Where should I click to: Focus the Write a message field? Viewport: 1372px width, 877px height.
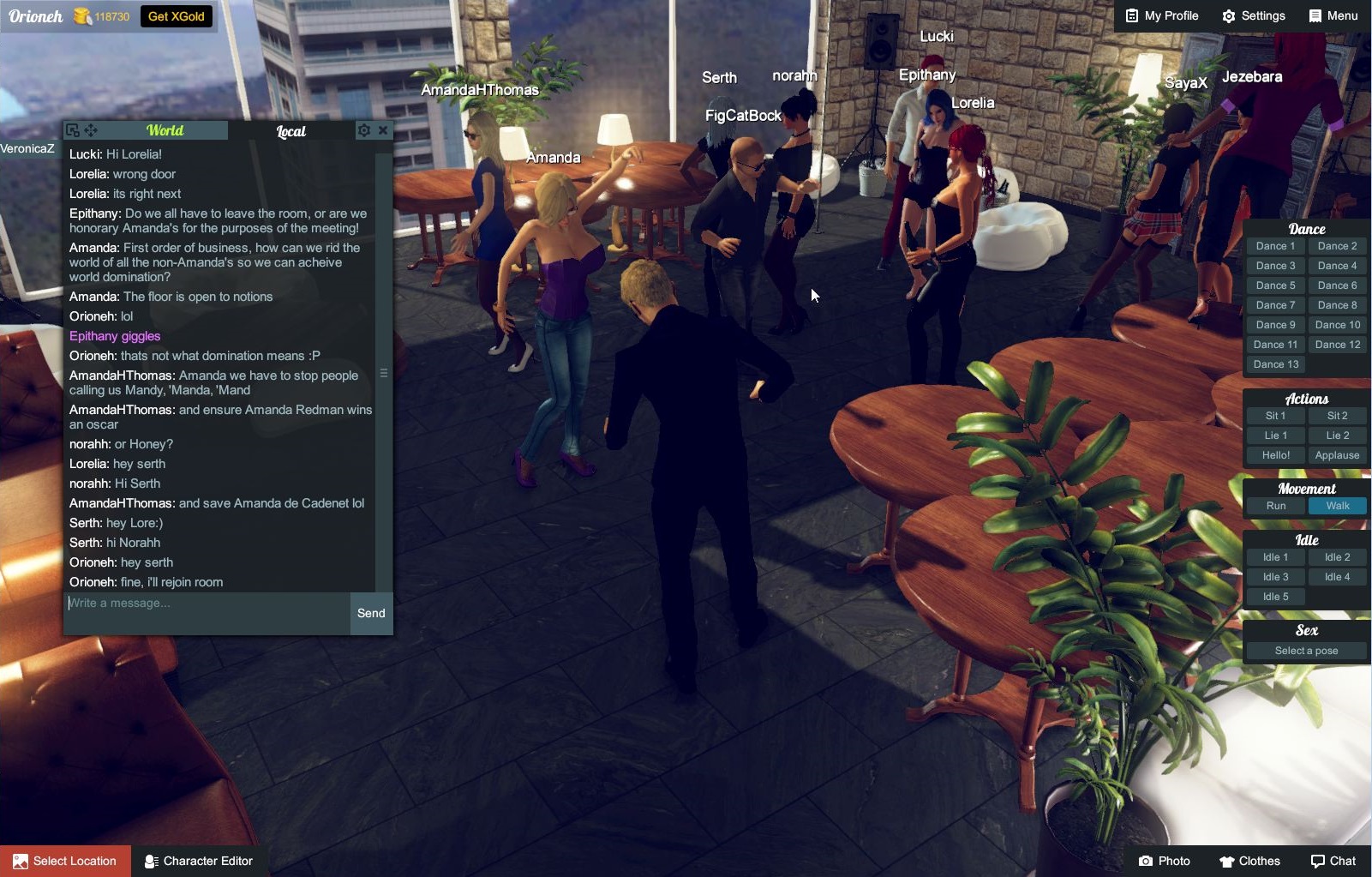(206, 604)
